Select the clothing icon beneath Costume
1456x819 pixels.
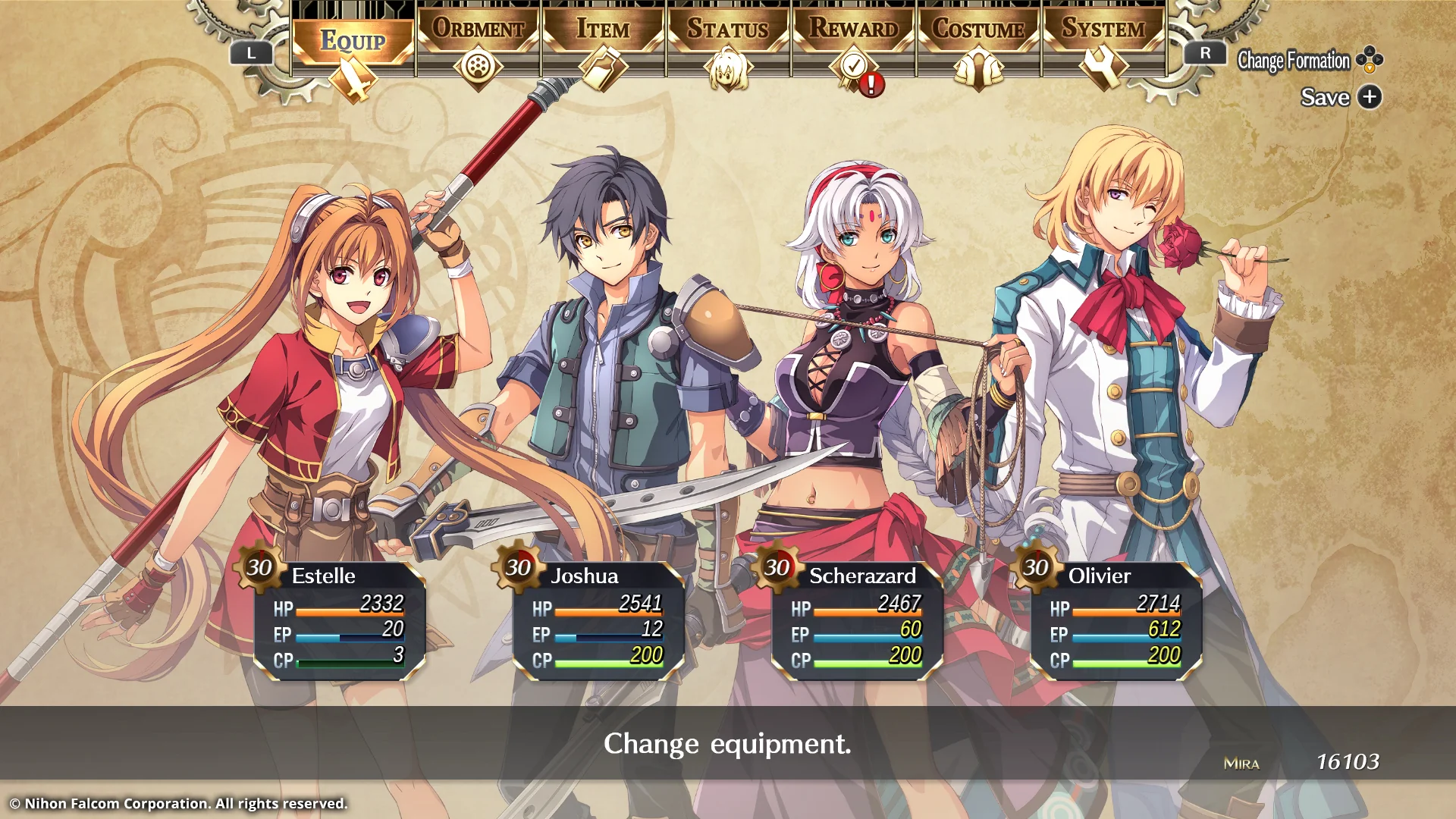click(x=978, y=67)
